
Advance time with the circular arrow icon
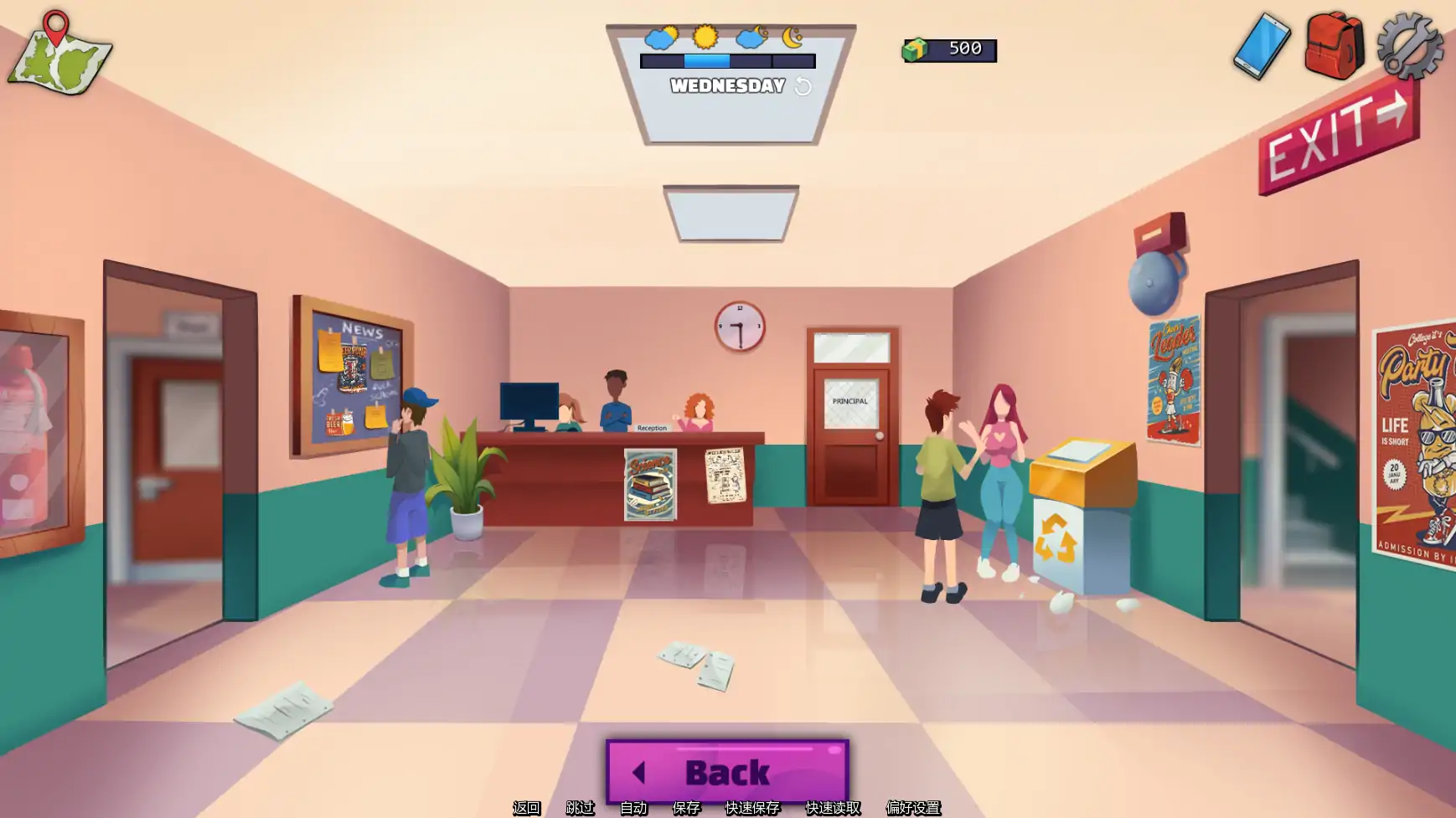point(803,86)
